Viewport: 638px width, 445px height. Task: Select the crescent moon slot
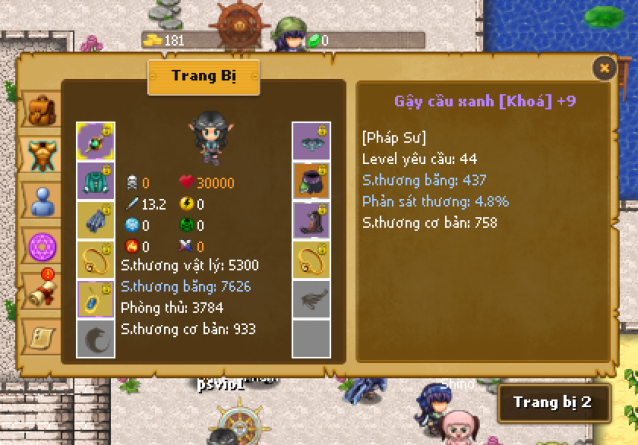(x=96, y=338)
